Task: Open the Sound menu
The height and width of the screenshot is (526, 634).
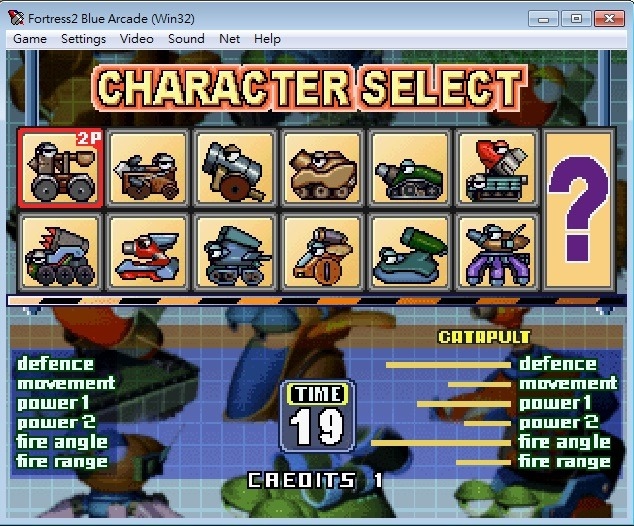Action: (186, 39)
